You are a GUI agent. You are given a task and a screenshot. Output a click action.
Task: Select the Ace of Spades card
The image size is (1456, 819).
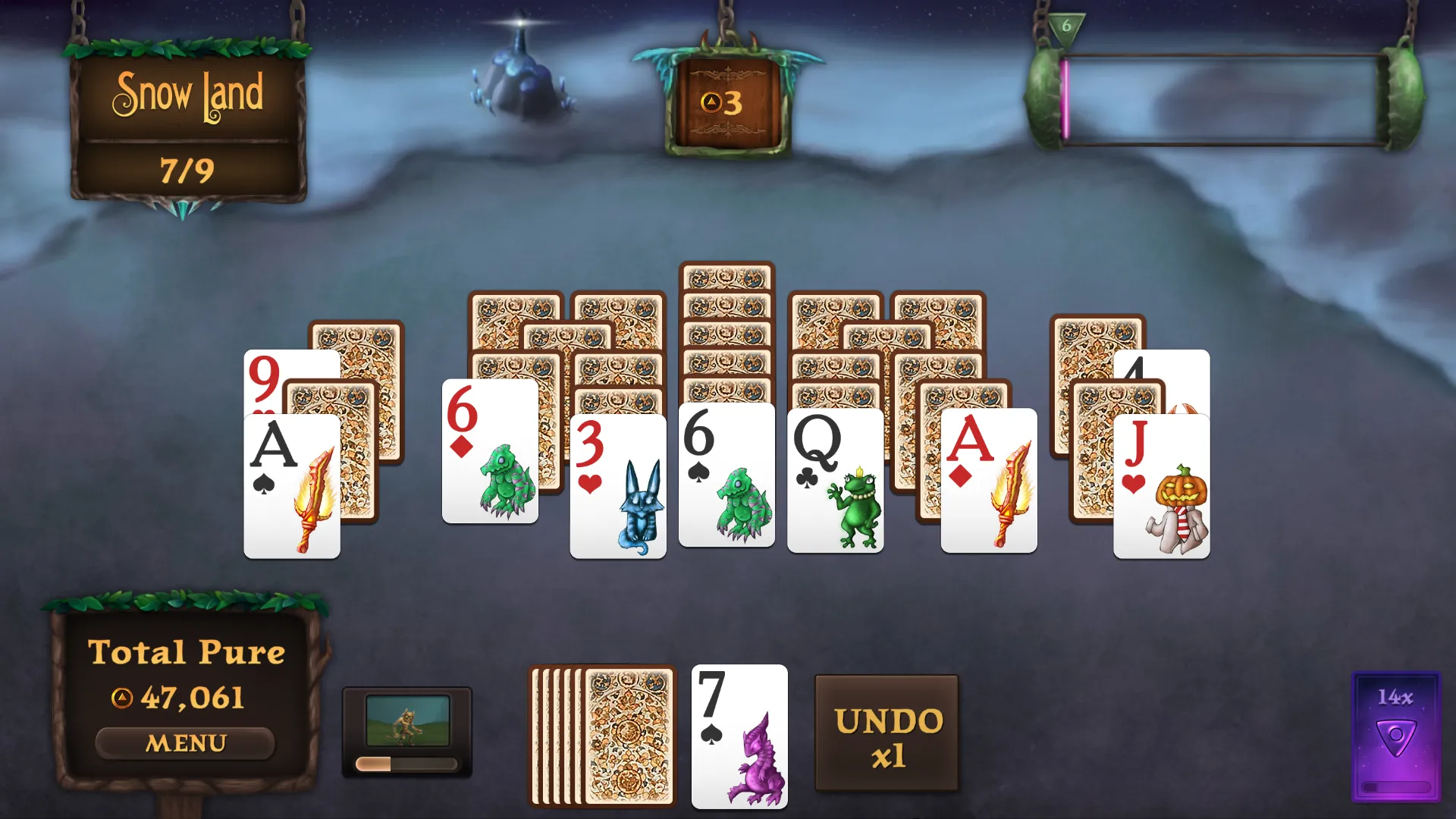(x=291, y=484)
